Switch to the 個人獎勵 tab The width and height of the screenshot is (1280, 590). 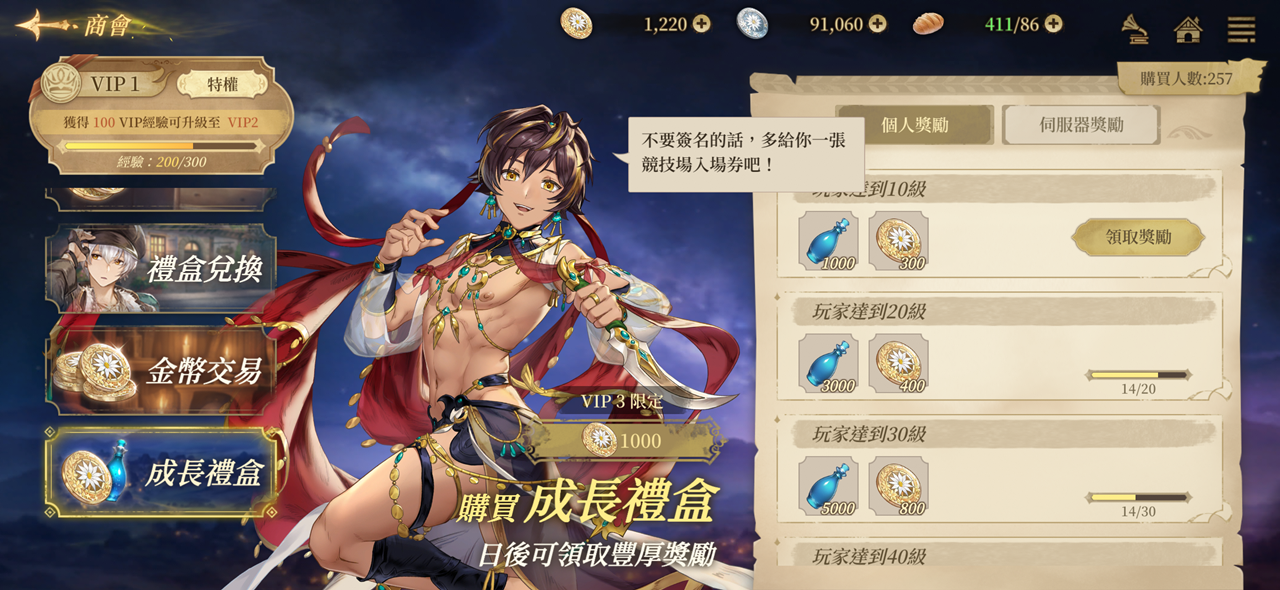(914, 125)
